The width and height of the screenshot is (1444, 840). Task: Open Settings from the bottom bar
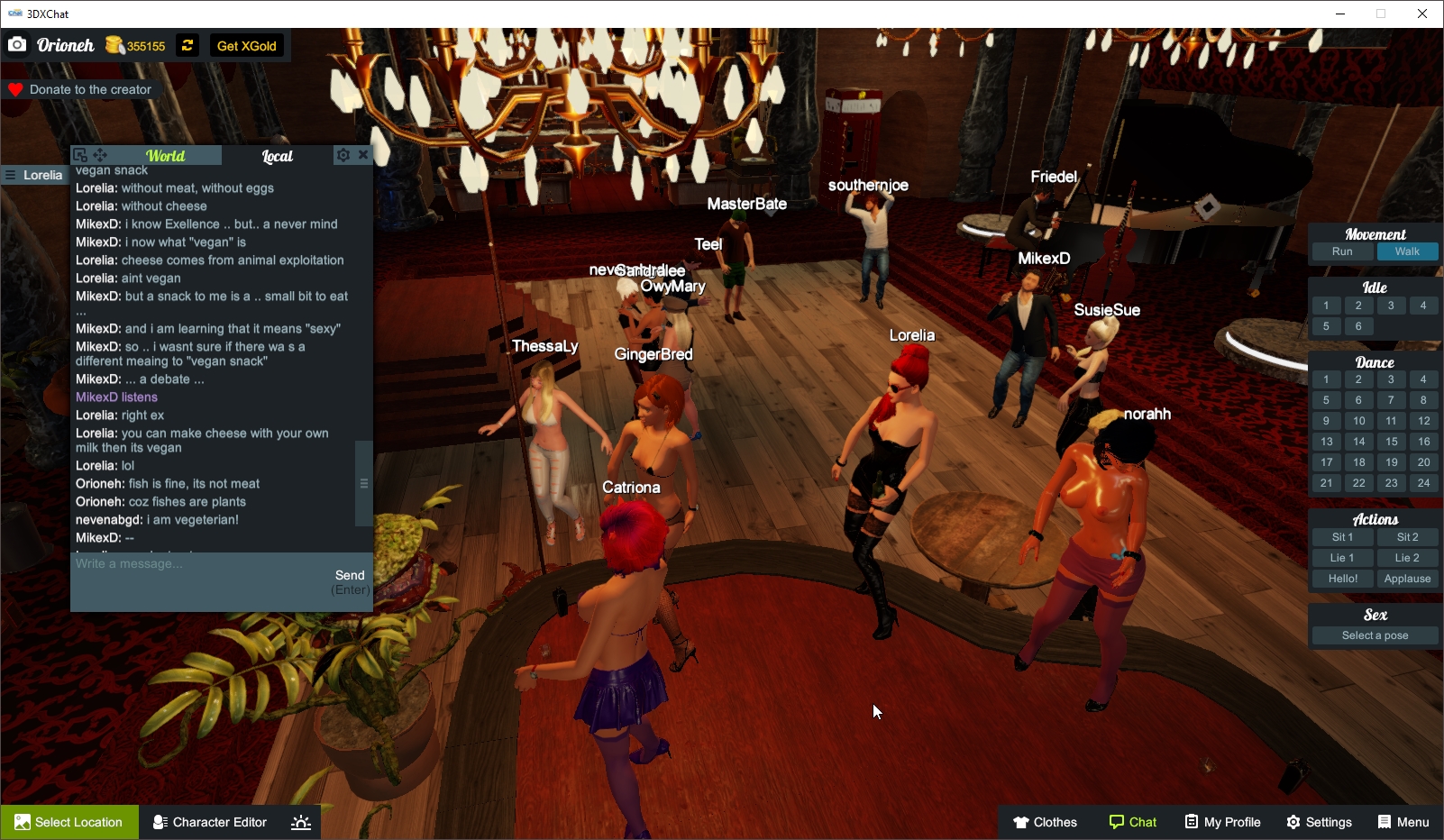coord(1319,821)
